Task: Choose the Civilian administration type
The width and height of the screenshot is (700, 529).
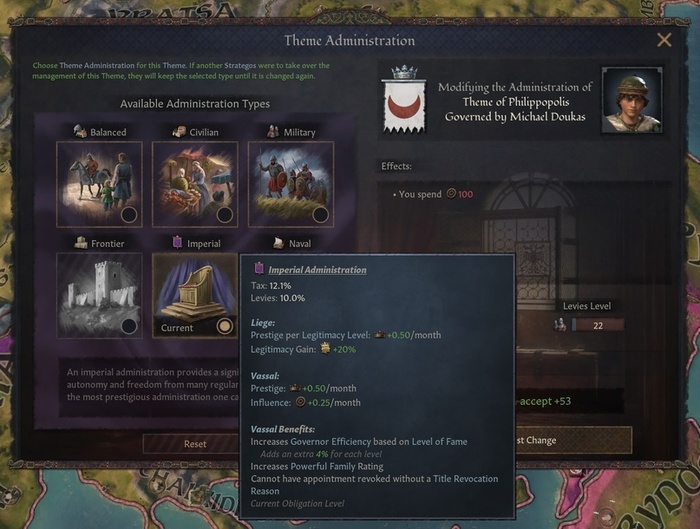Action: click(x=195, y=183)
